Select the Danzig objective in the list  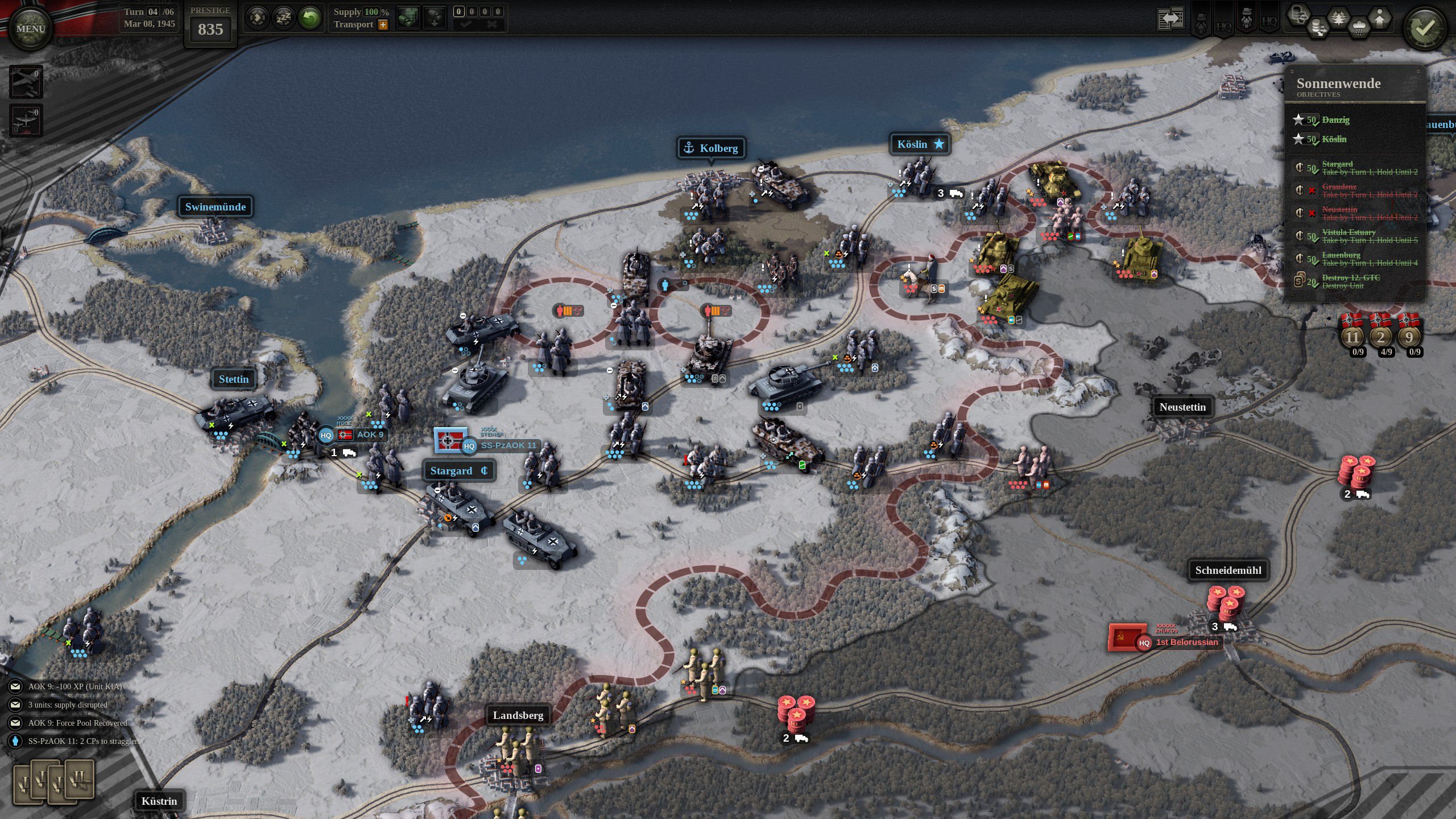pyautogui.click(x=1335, y=120)
